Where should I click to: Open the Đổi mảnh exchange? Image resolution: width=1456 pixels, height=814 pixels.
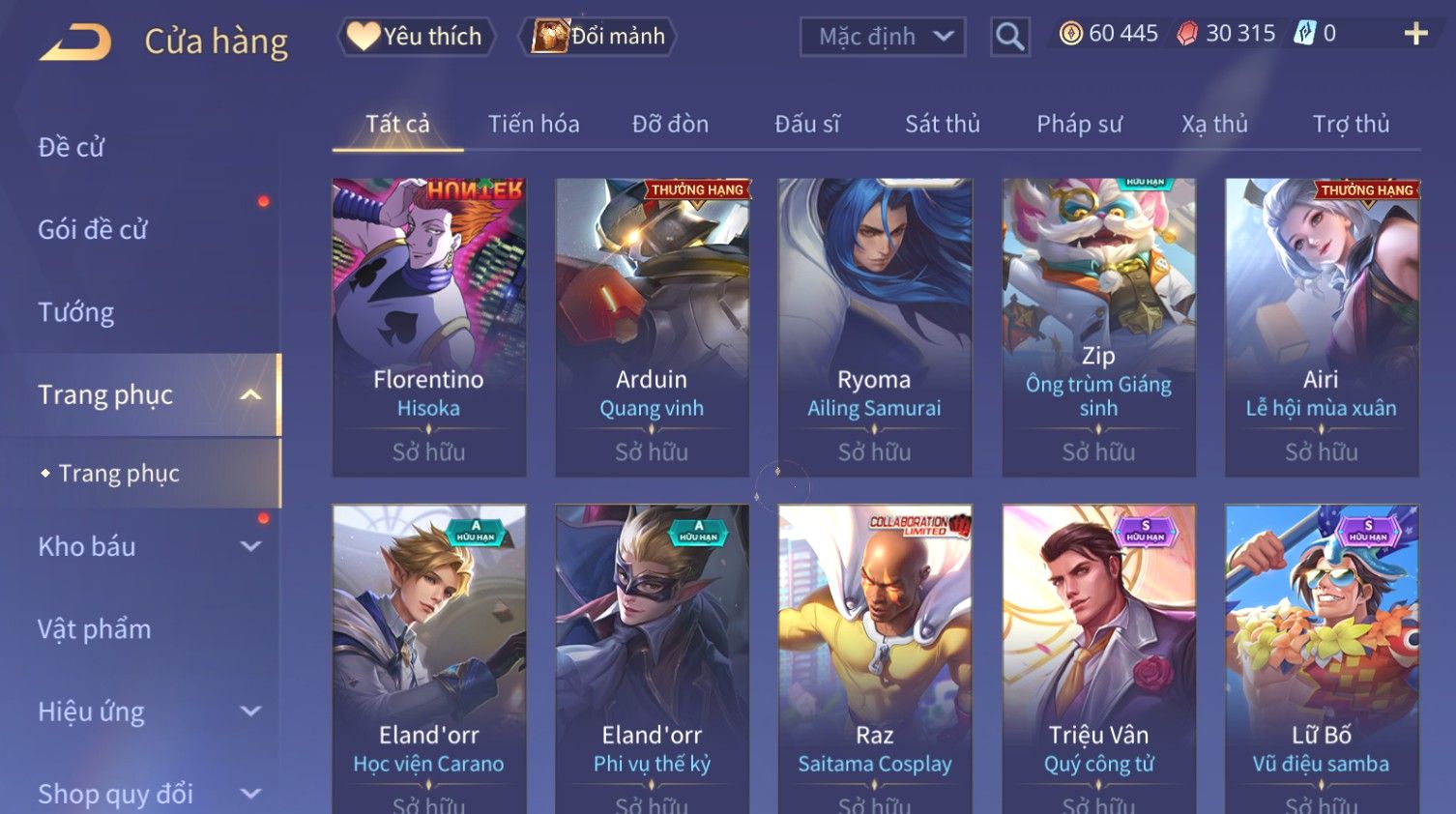click(x=598, y=37)
